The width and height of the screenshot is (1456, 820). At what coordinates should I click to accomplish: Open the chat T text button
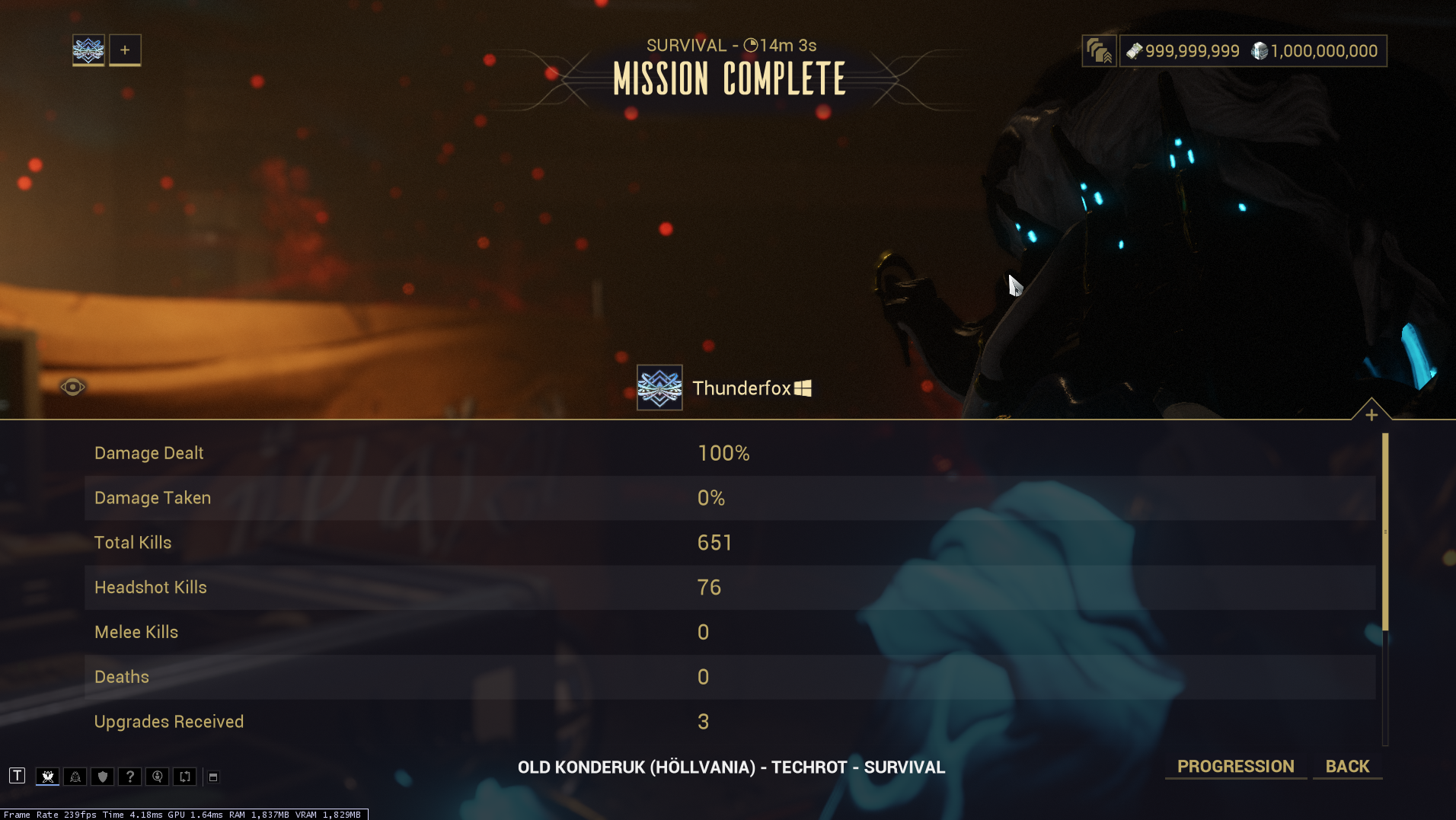click(x=18, y=776)
